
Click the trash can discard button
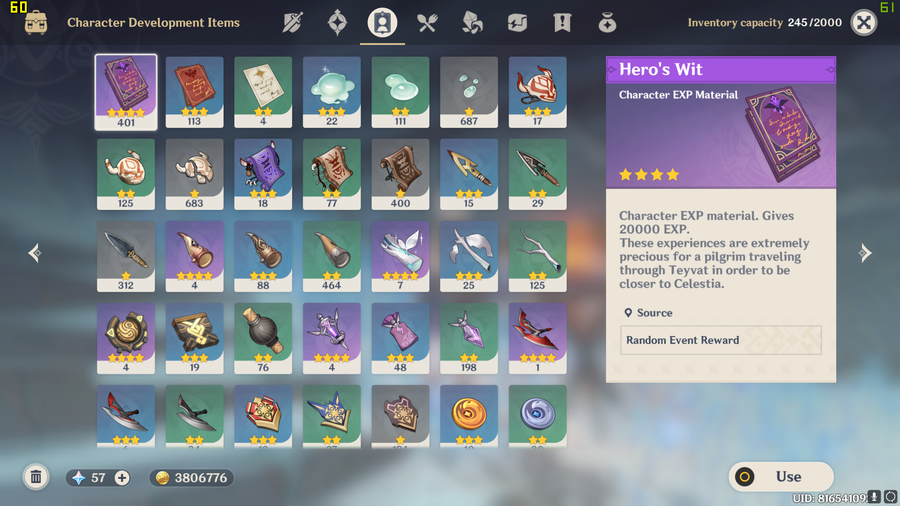36,478
